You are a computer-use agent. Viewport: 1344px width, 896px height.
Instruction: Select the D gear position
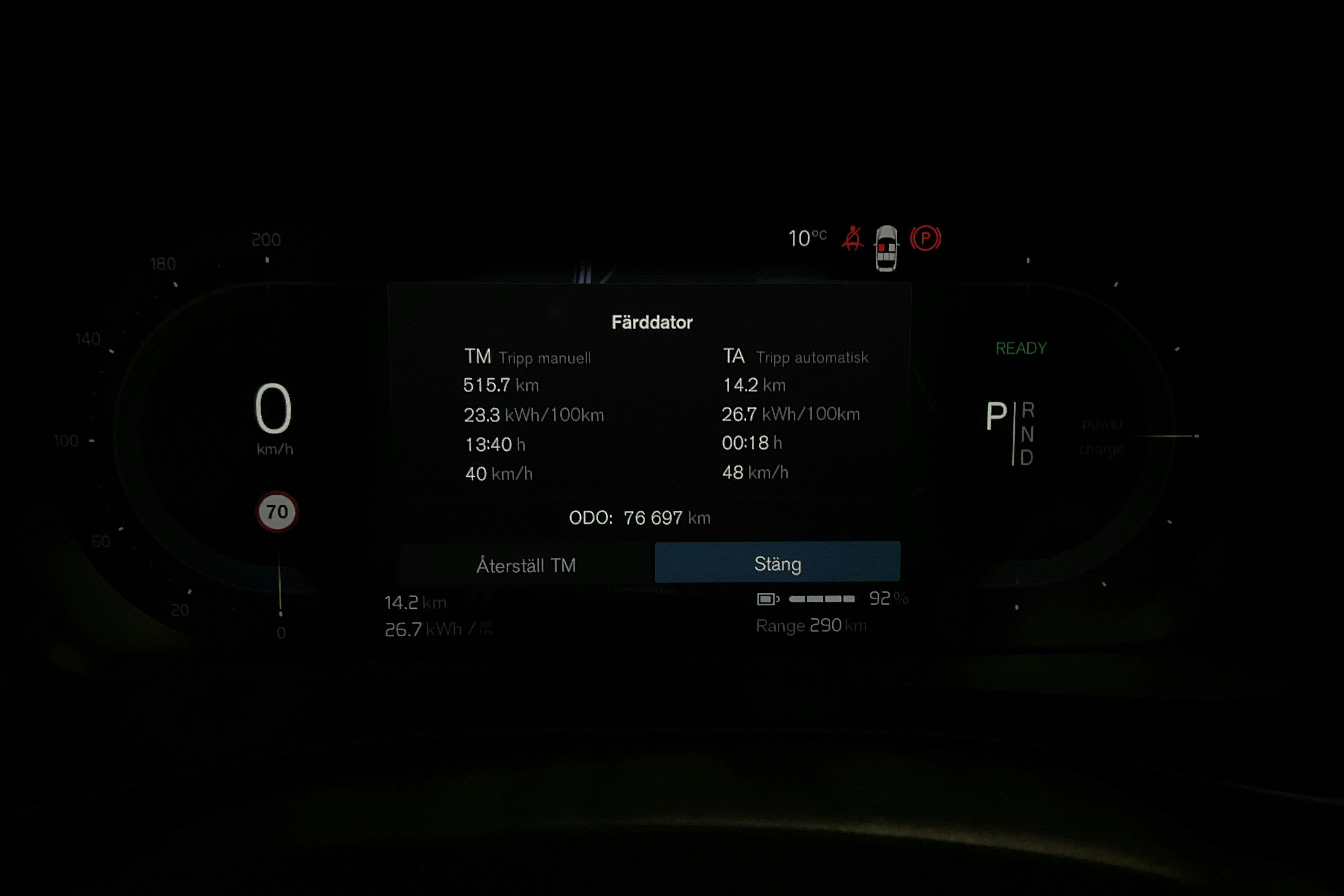pos(1027,457)
